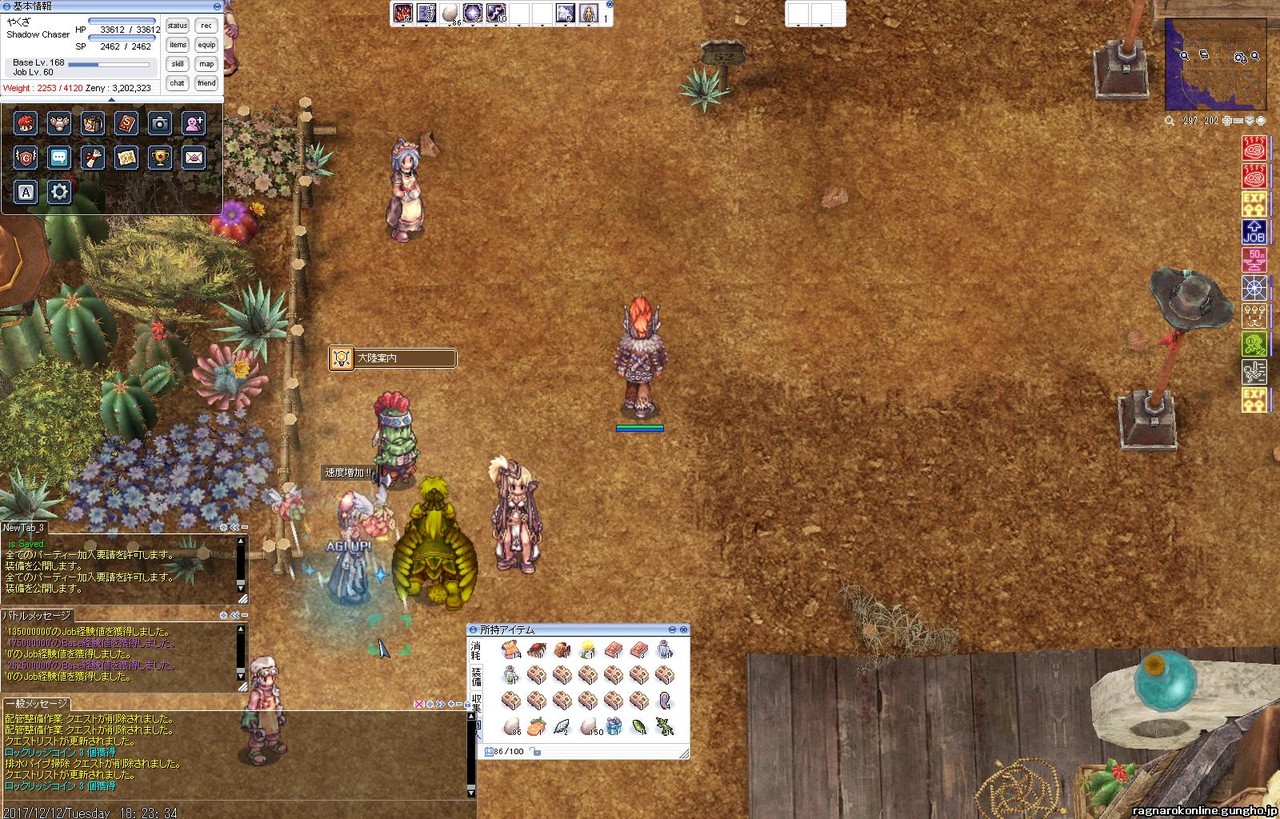The height and width of the screenshot is (819, 1280).
Task: Open the speech bubble chat icon
Action: coord(59,157)
